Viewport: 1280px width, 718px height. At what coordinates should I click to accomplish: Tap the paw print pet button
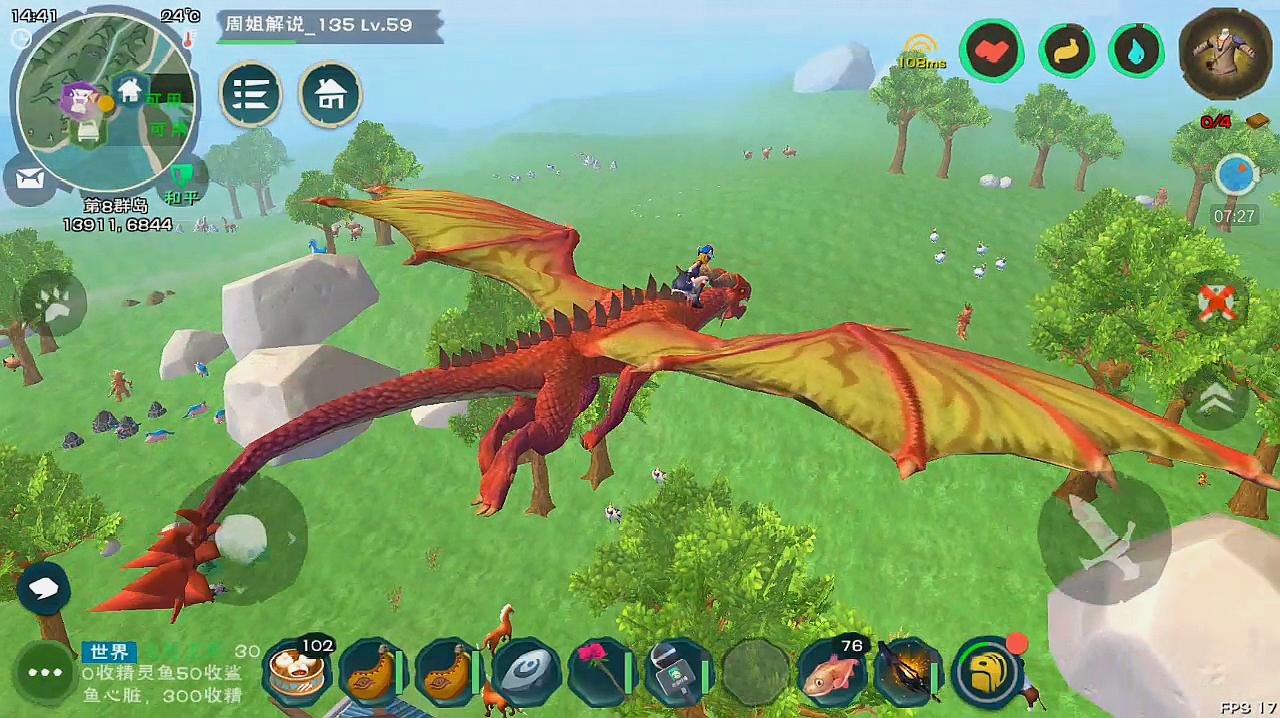pos(52,304)
